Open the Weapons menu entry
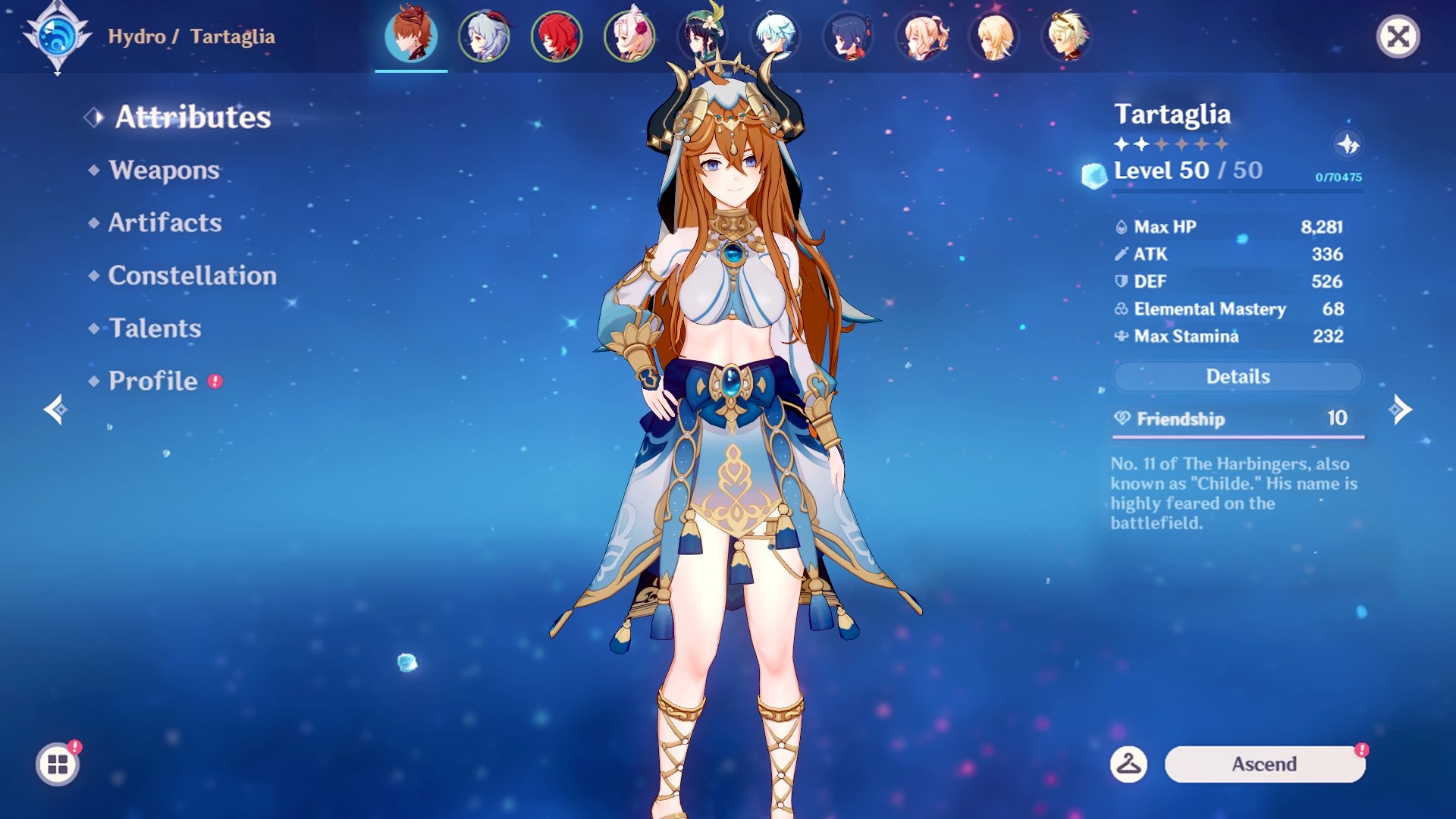This screenshot has width=1456, height=819. tap(164, 170)
